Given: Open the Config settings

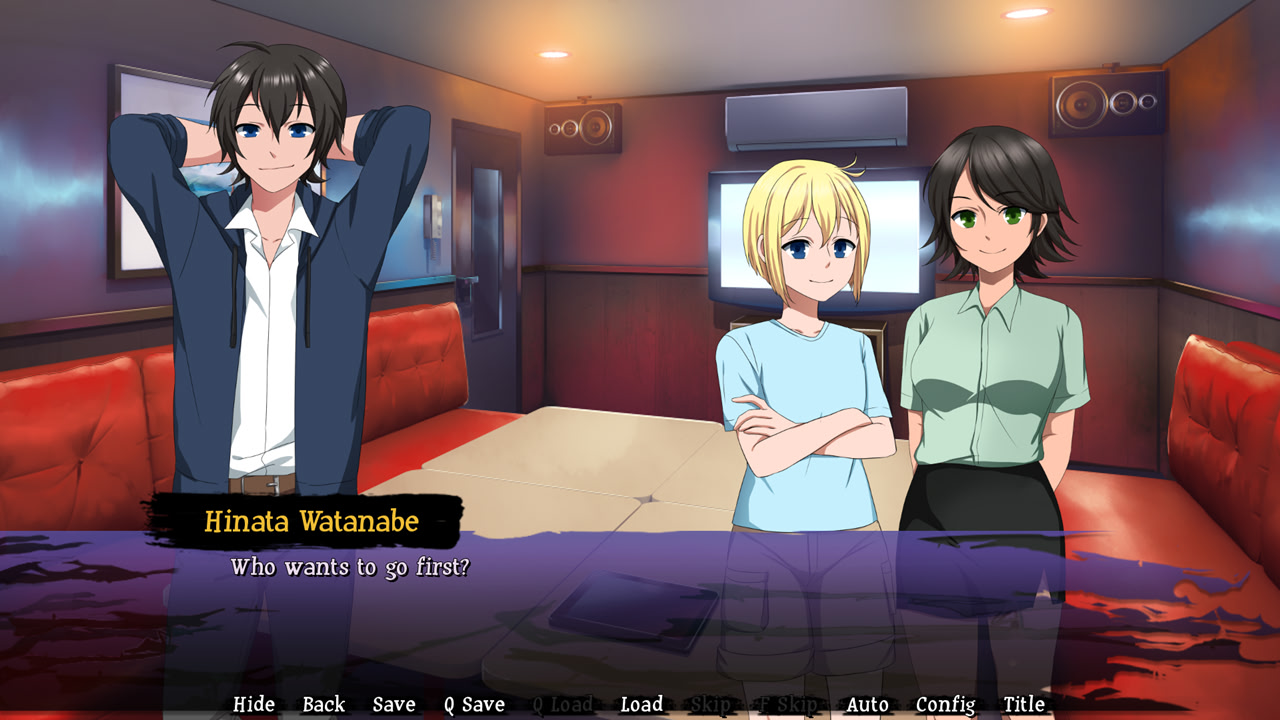Looking at the screenshot, I should coord(945,704).
